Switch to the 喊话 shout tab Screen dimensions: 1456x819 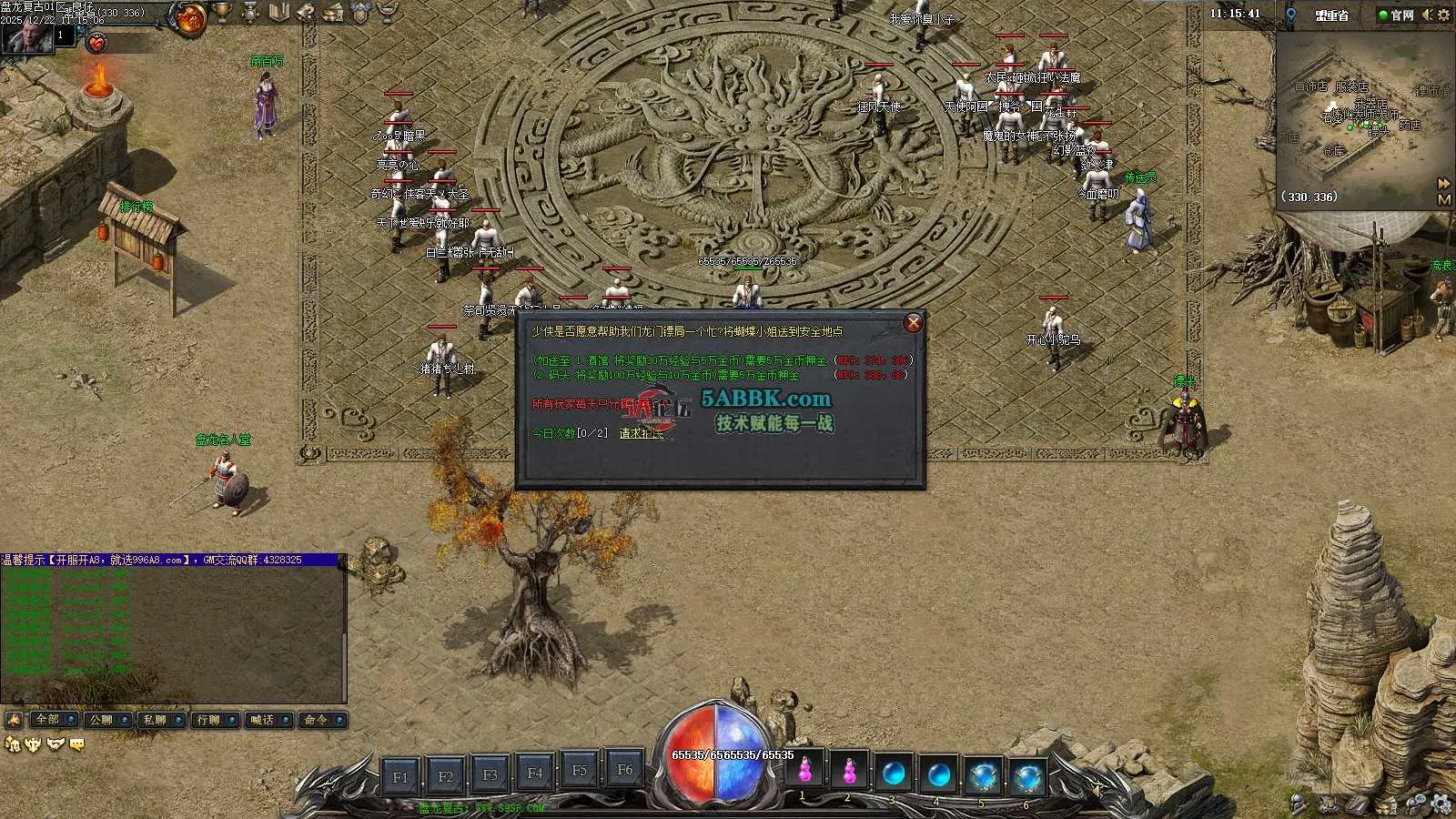point(262,720)
